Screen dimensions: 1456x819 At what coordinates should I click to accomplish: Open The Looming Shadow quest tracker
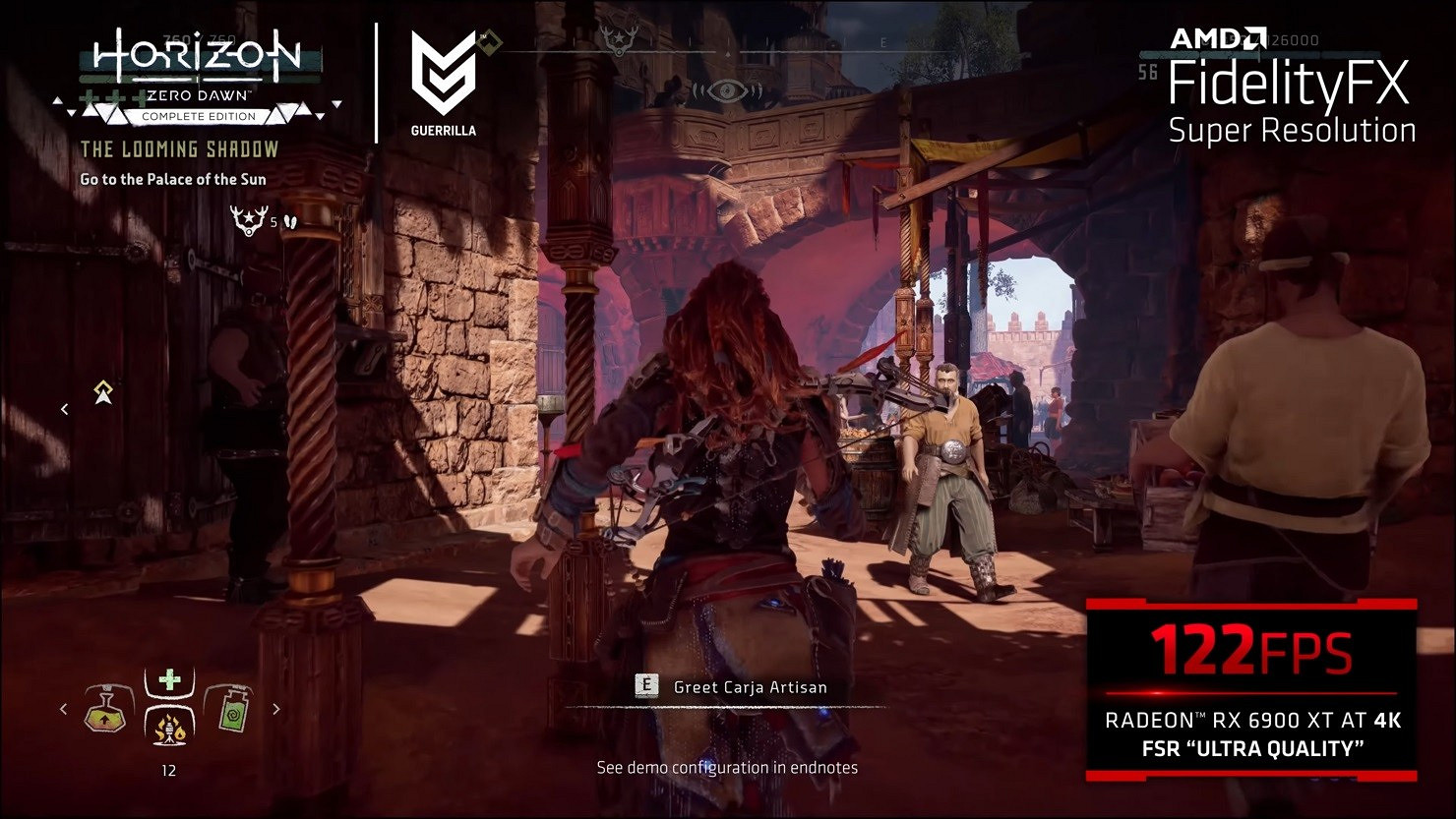tap(179, 149)
